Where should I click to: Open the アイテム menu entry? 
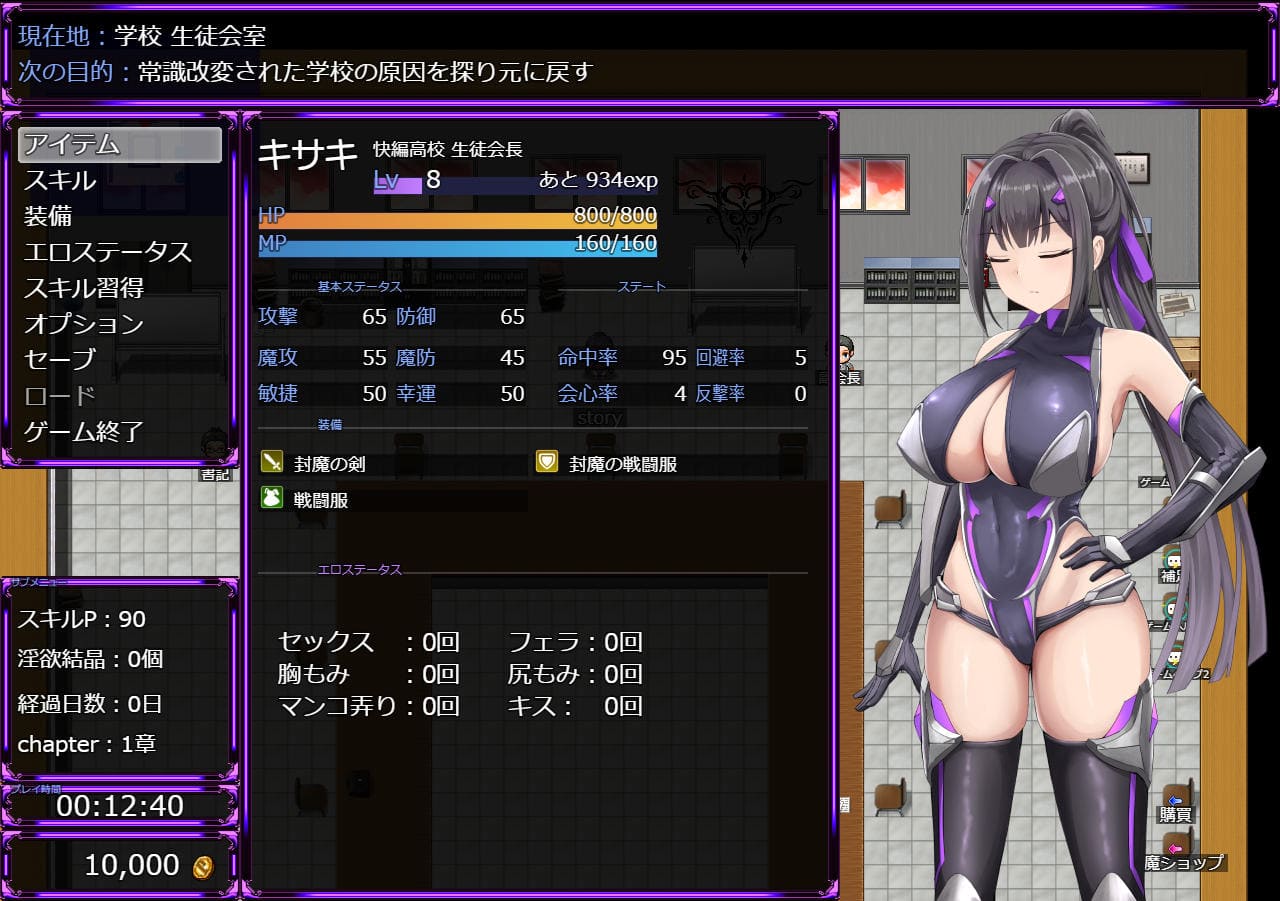119,145
